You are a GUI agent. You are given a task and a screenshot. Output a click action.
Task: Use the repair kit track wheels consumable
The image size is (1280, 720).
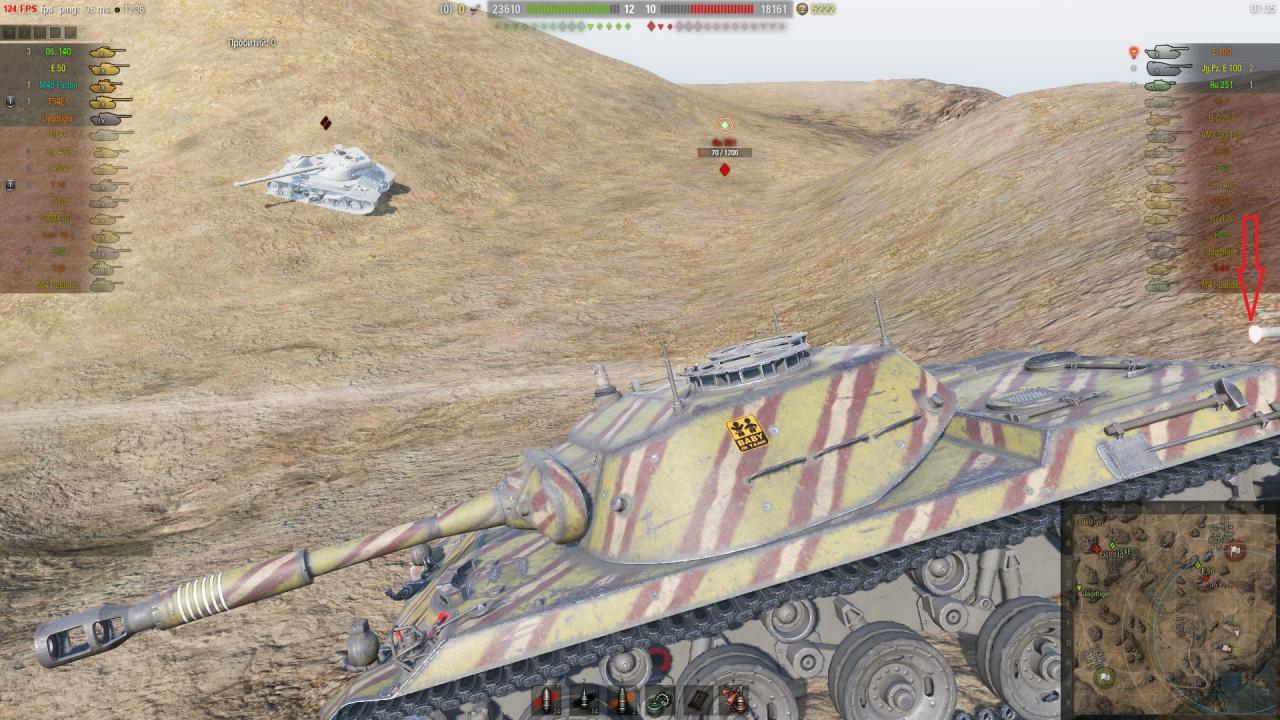pos(659,700)
